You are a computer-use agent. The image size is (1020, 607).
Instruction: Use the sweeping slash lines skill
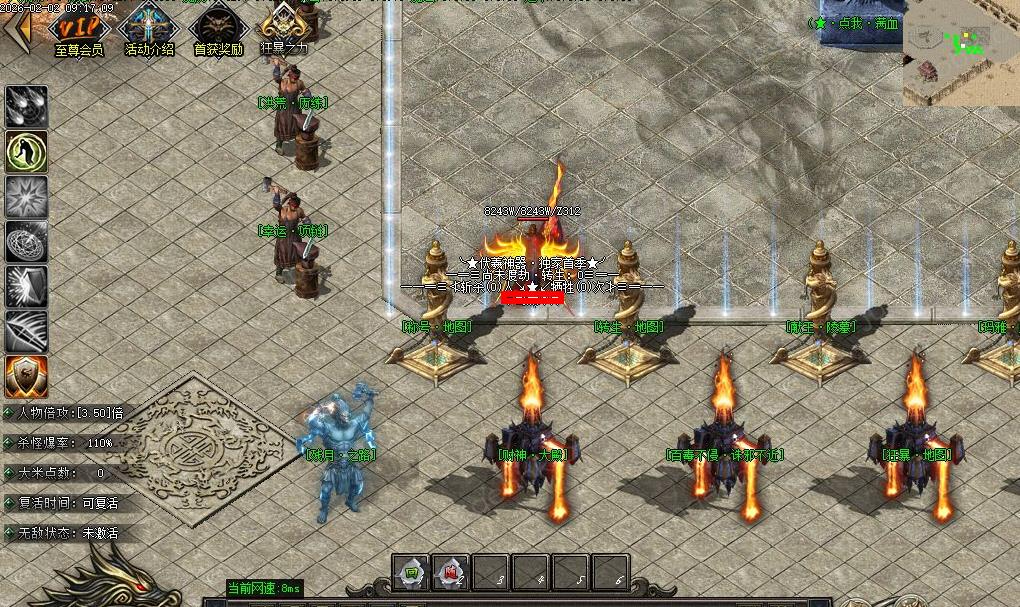click(x=26, y=332)
